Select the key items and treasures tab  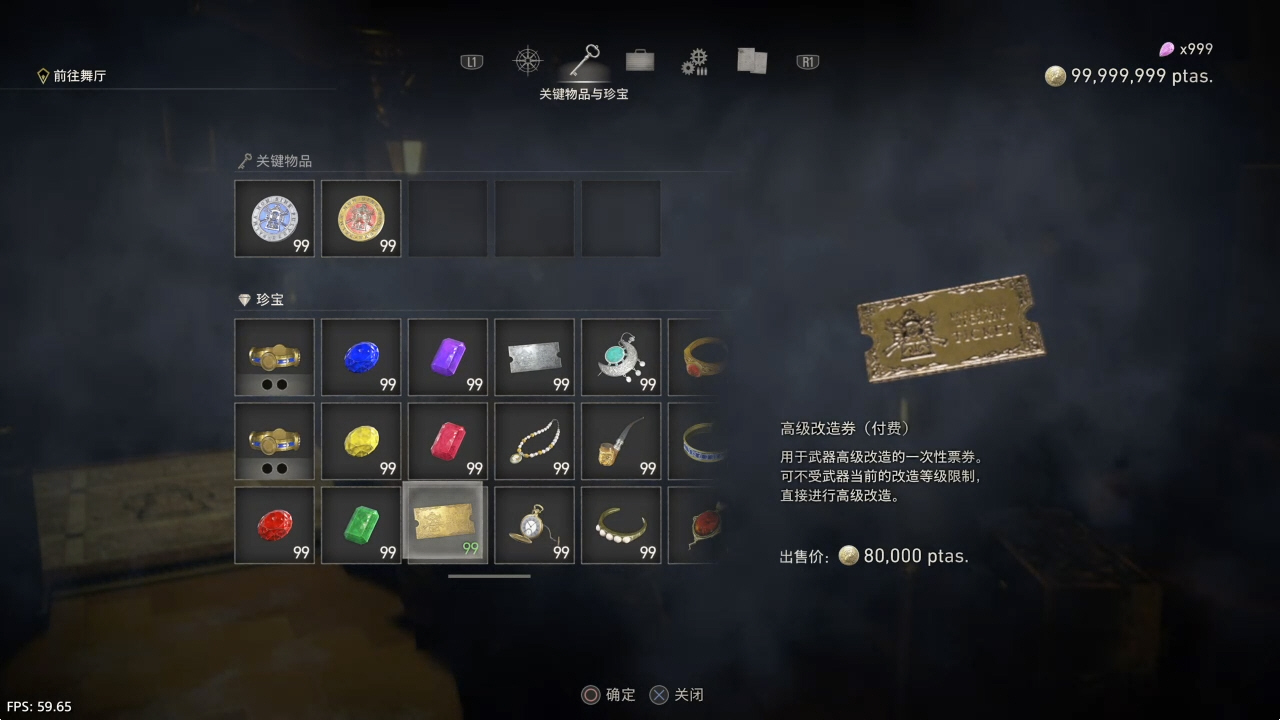click(584, 60)
